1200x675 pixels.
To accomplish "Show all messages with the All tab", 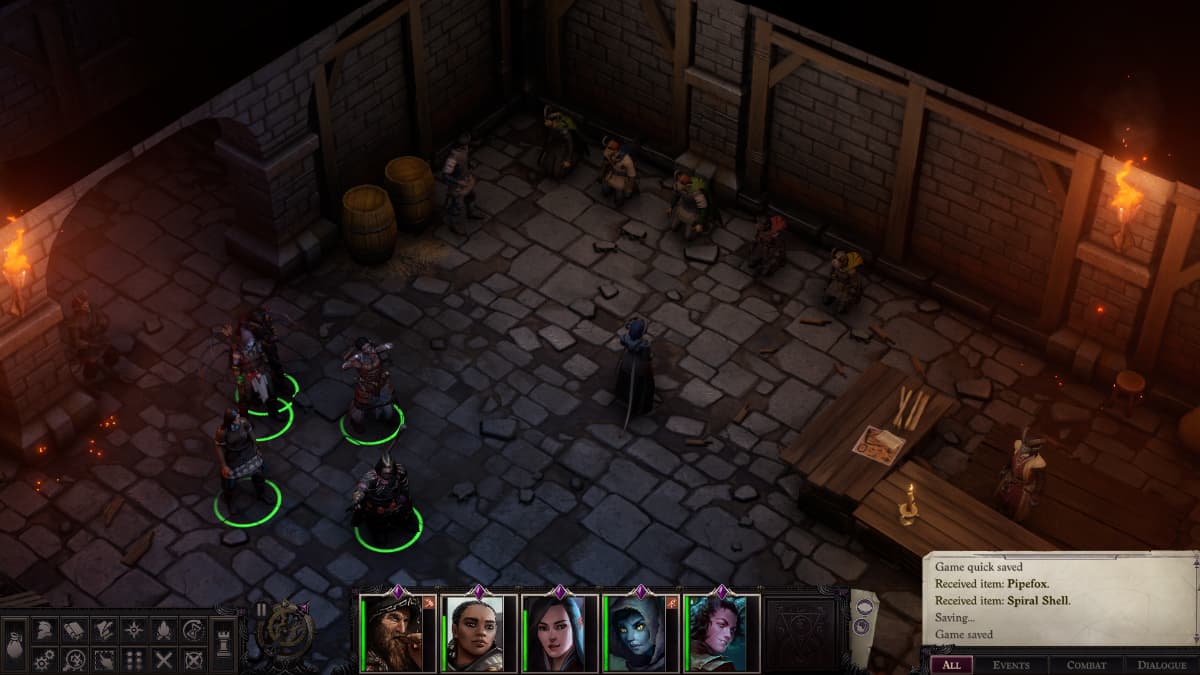I will point(951,665).
